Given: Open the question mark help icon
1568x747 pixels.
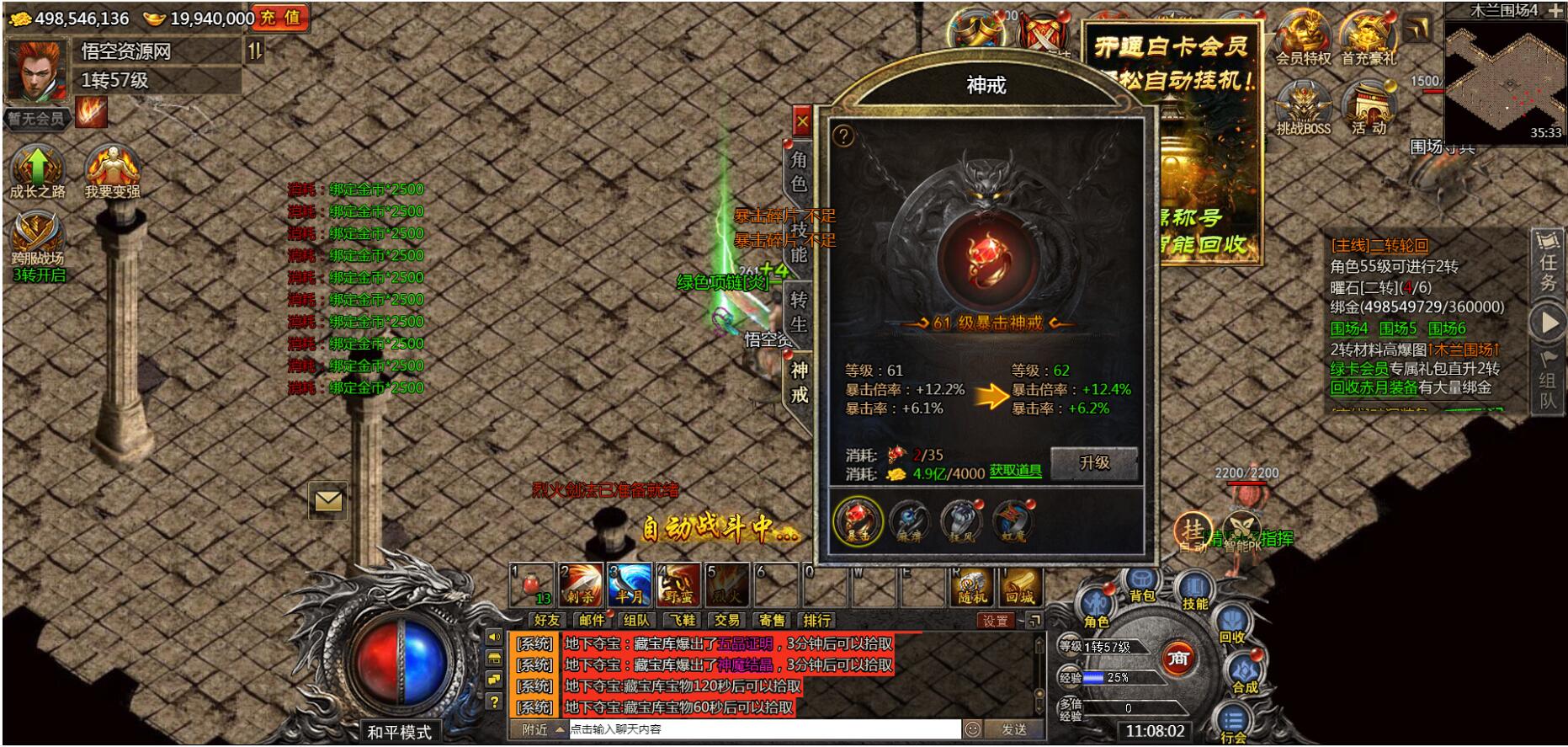Looking at the screenshot, I should (x=842, y=136).
